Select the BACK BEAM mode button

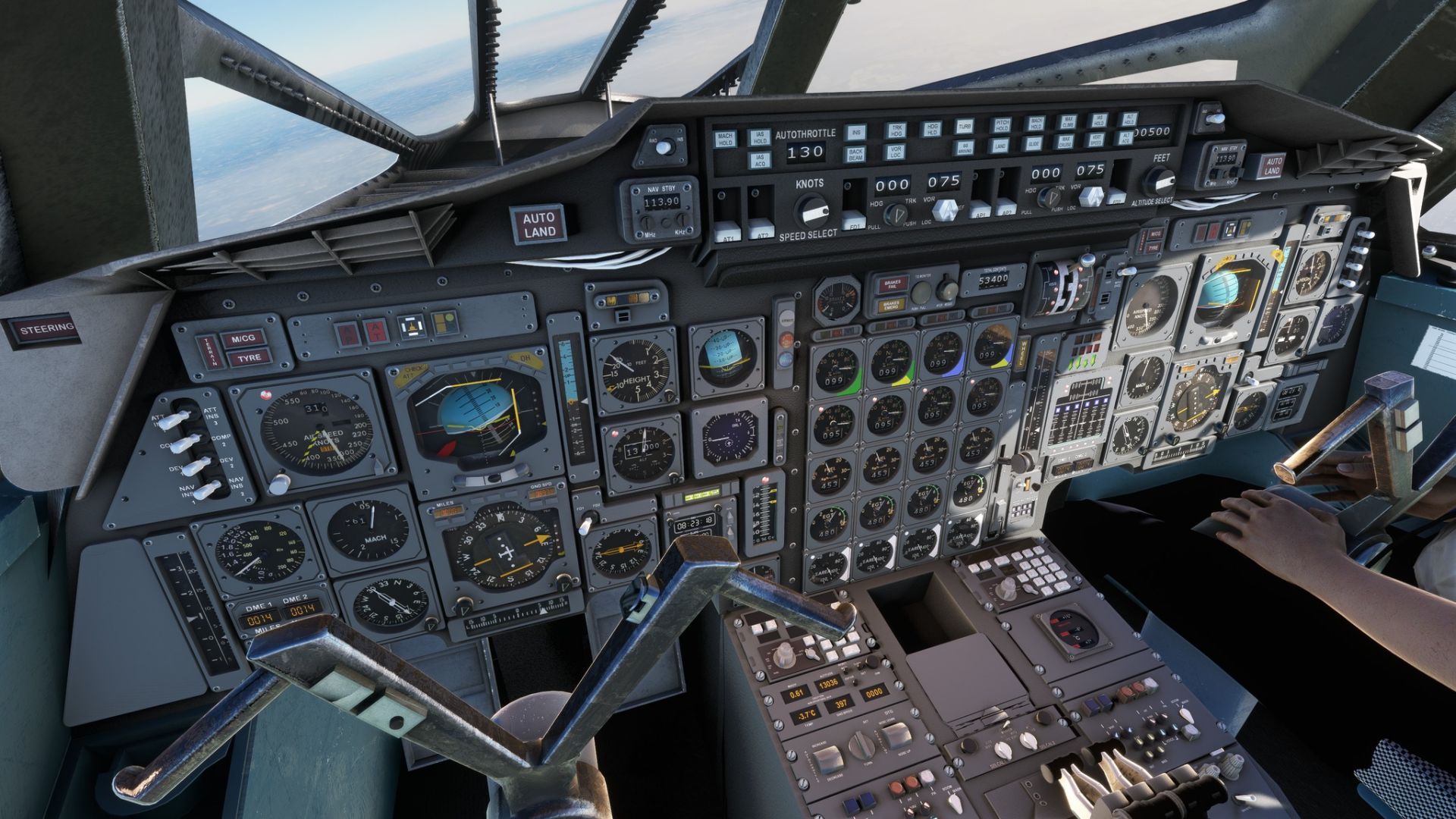pos(855,155)
